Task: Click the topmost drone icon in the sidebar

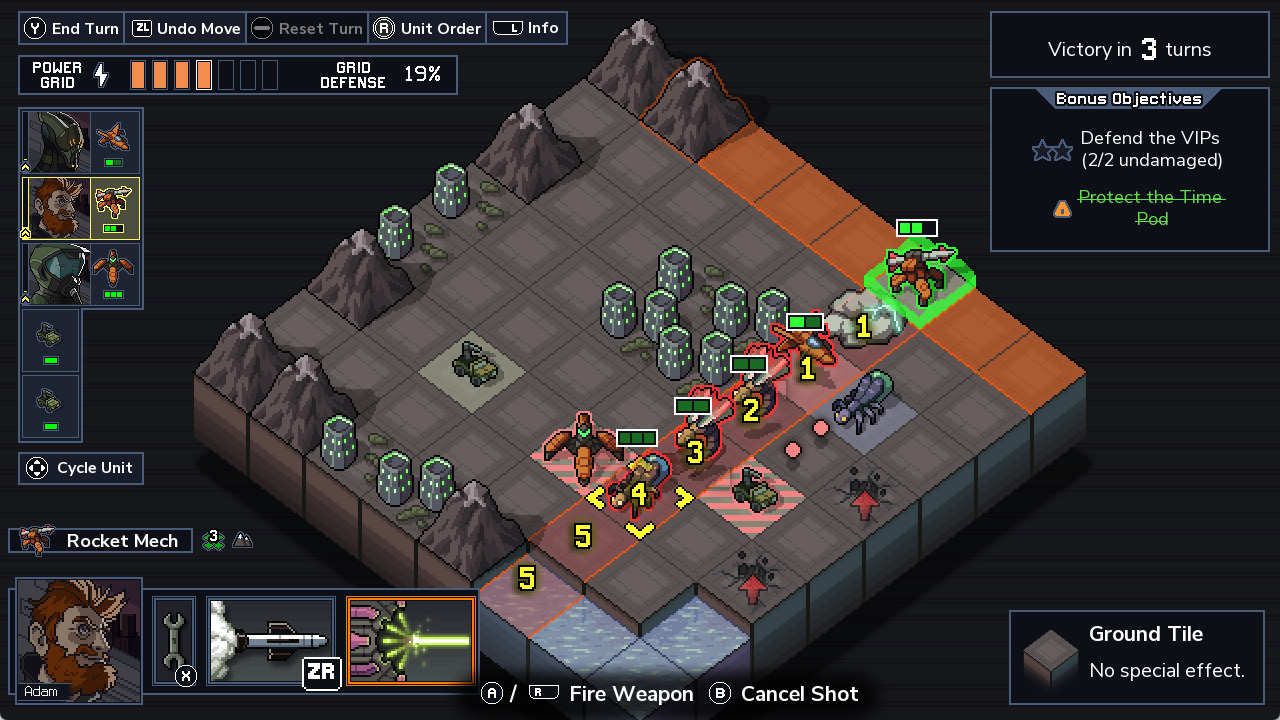Action: [x=50, y=340]
